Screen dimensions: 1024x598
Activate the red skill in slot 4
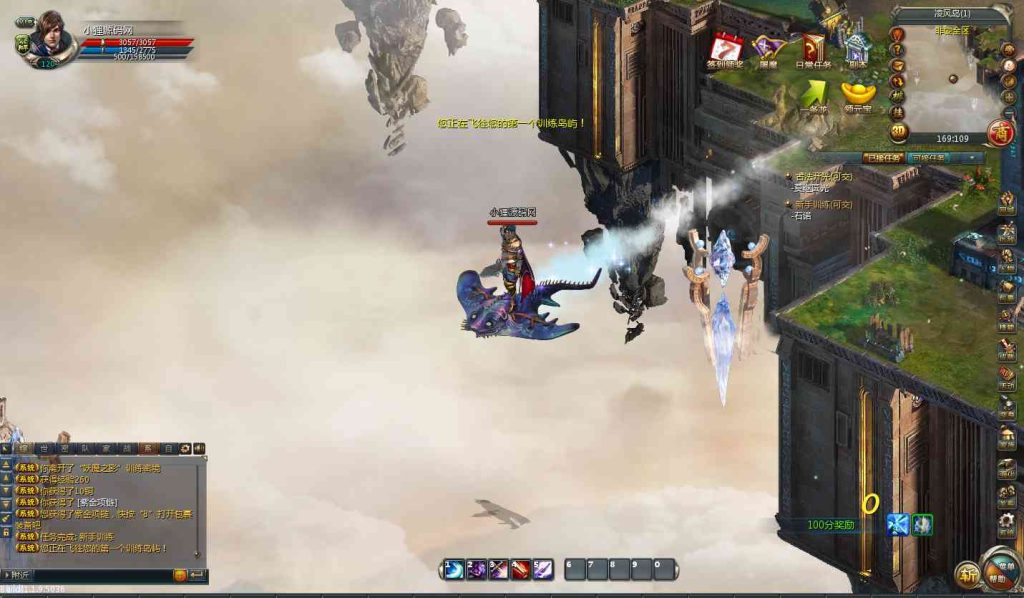(521, 569)
